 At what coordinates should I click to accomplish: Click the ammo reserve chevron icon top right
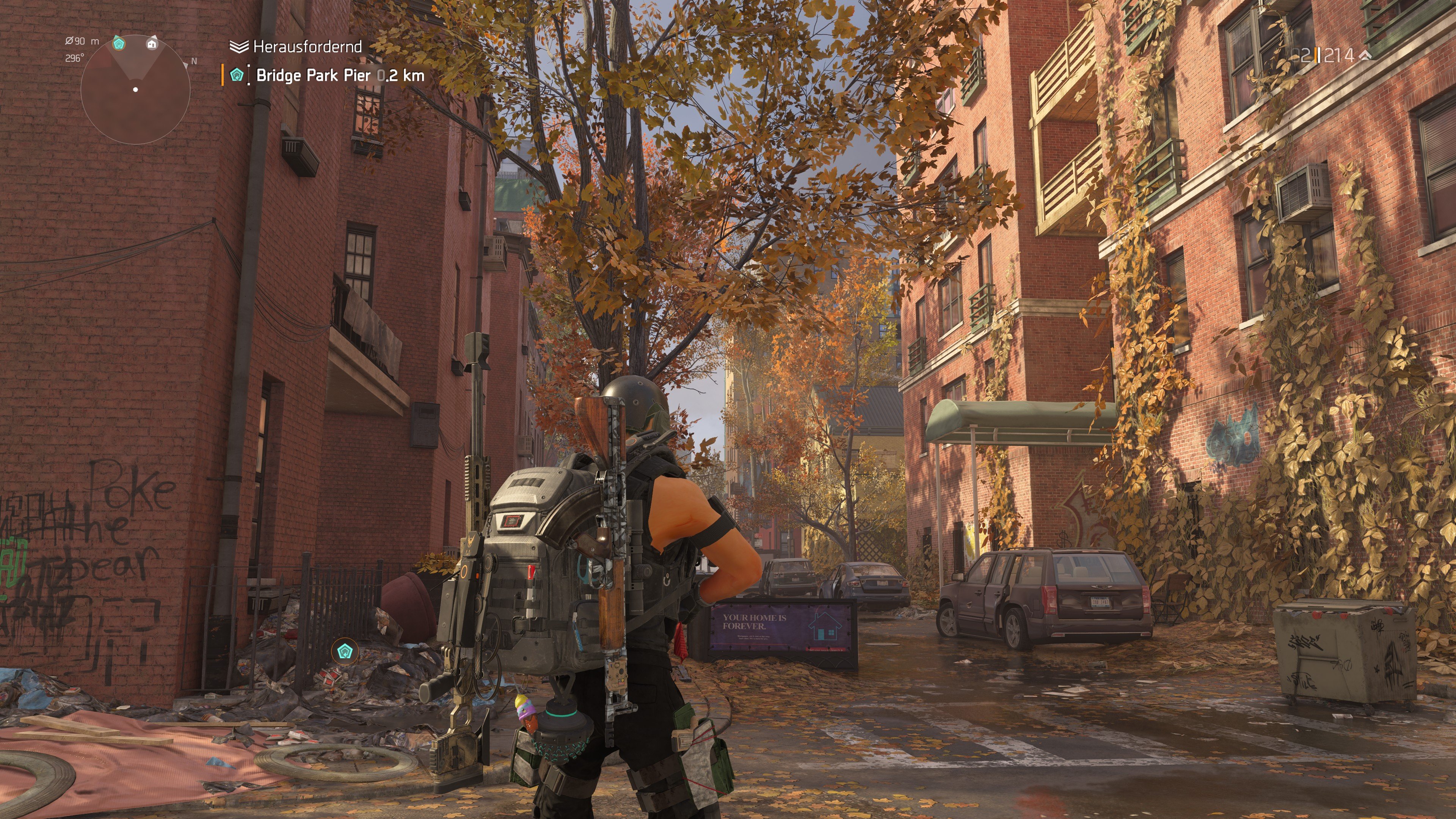1365,56
